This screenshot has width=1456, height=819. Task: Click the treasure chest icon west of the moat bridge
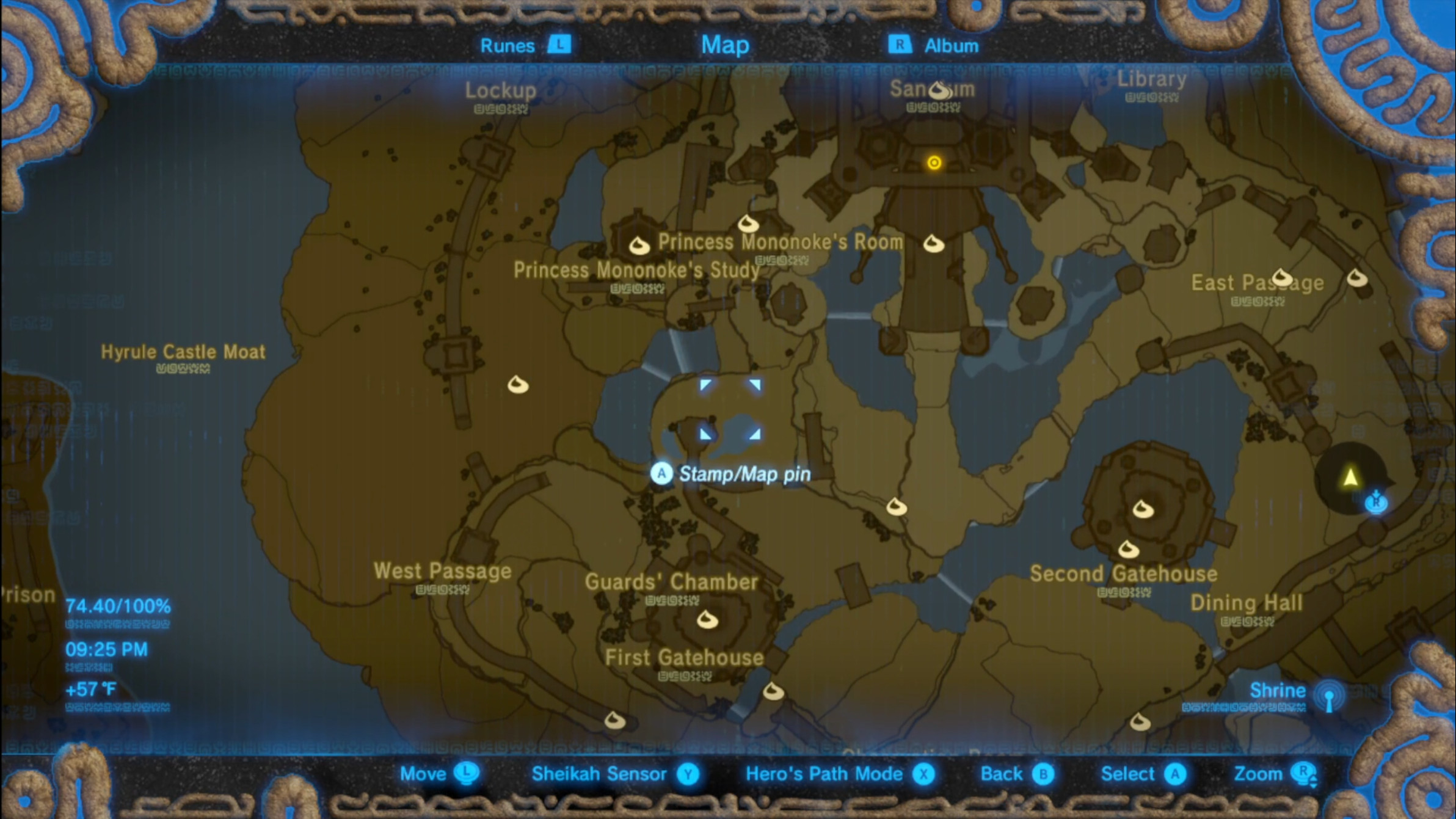[x=518, y=385]
